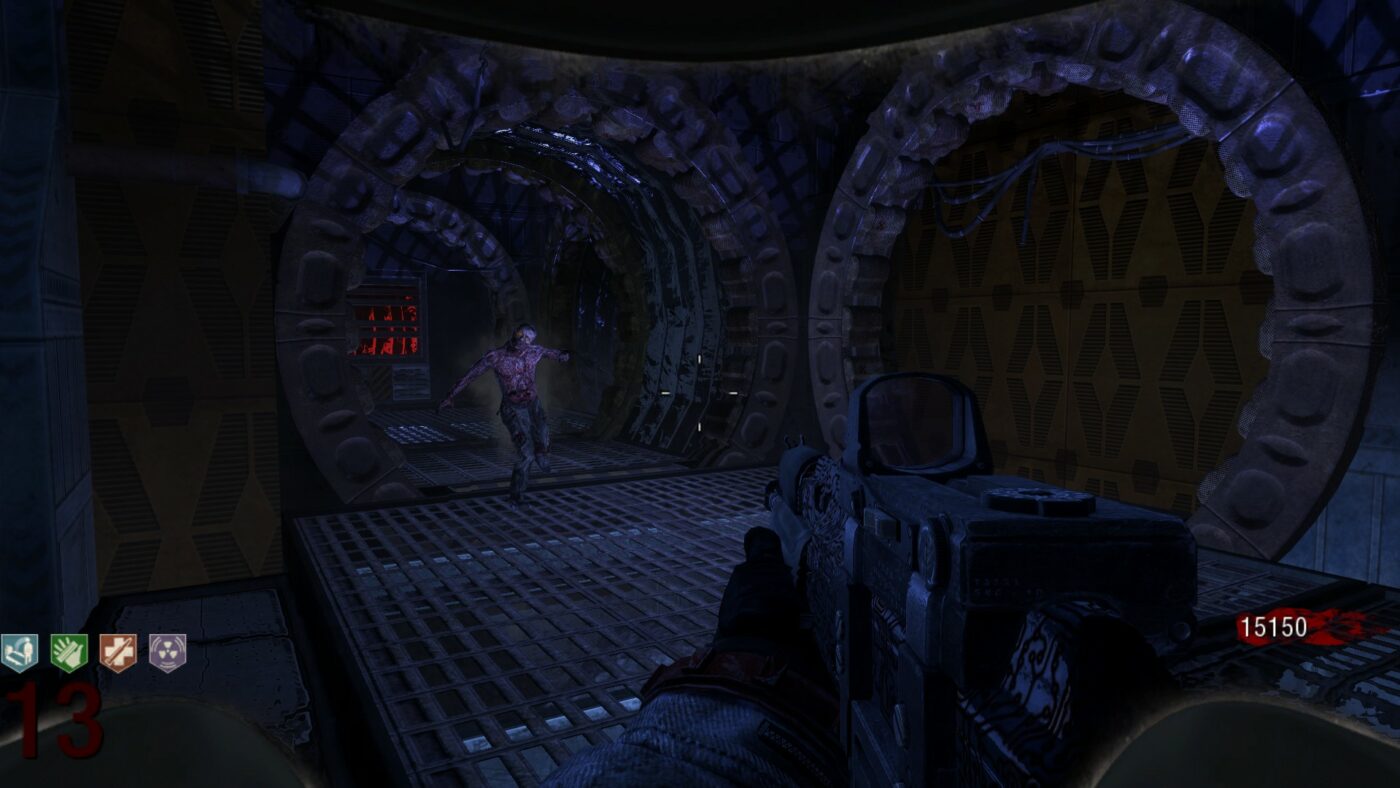Select the purple PhD Flopper perk icon

point(167,653)
